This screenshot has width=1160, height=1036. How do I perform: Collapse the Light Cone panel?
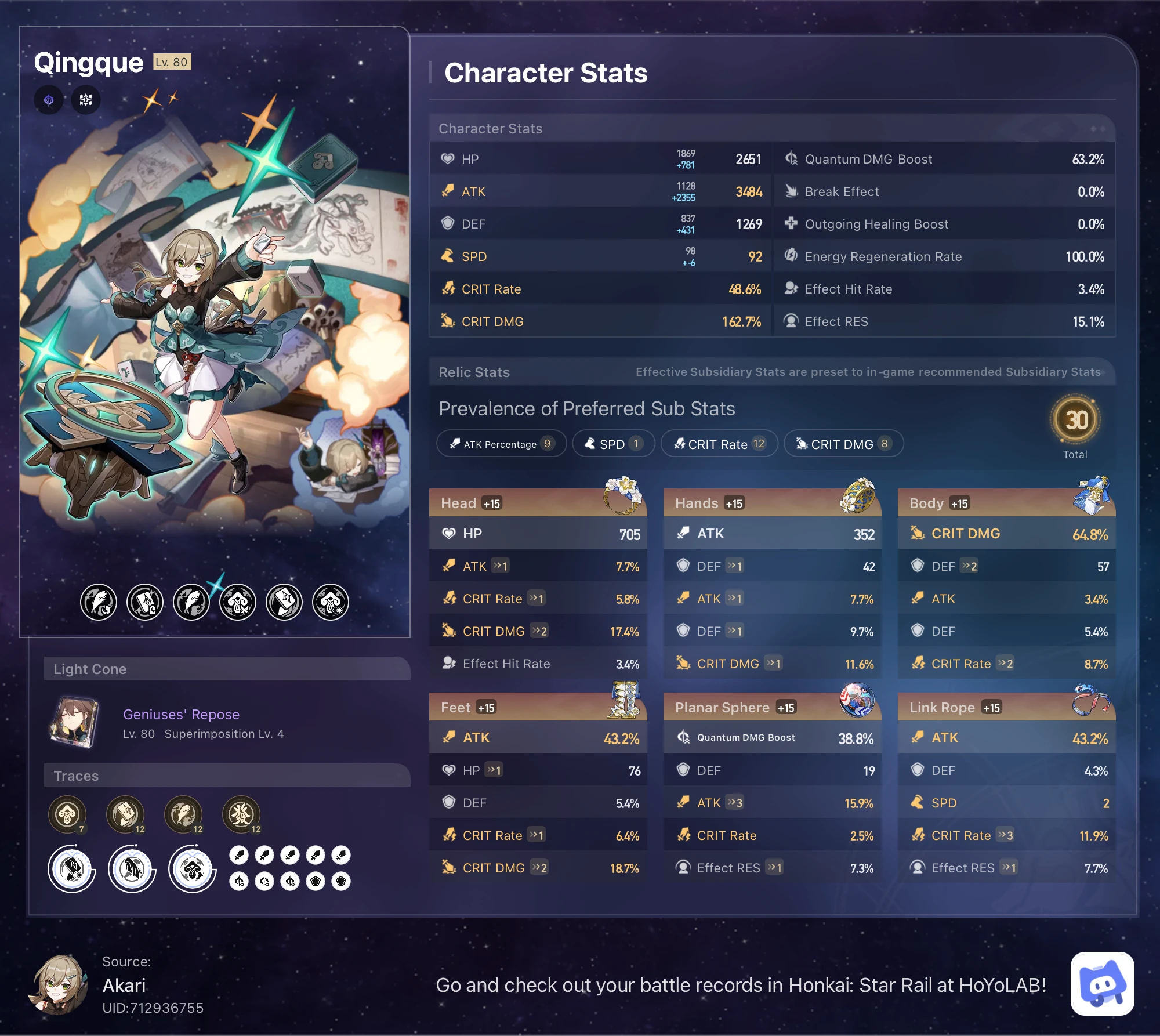[x=90, y=669]
